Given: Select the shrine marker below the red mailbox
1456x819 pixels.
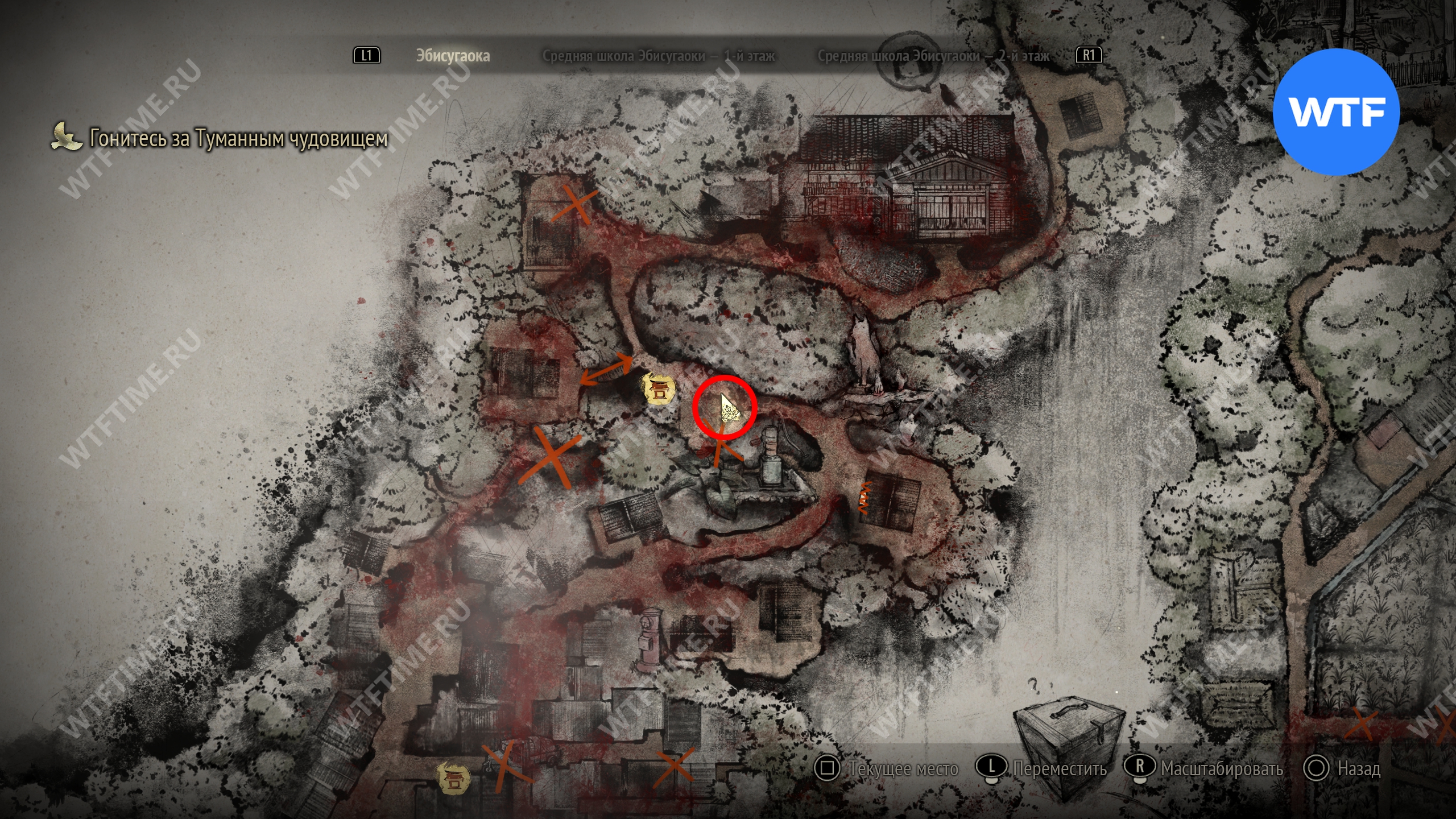Looking at the screenshot, I should (453, 777).
